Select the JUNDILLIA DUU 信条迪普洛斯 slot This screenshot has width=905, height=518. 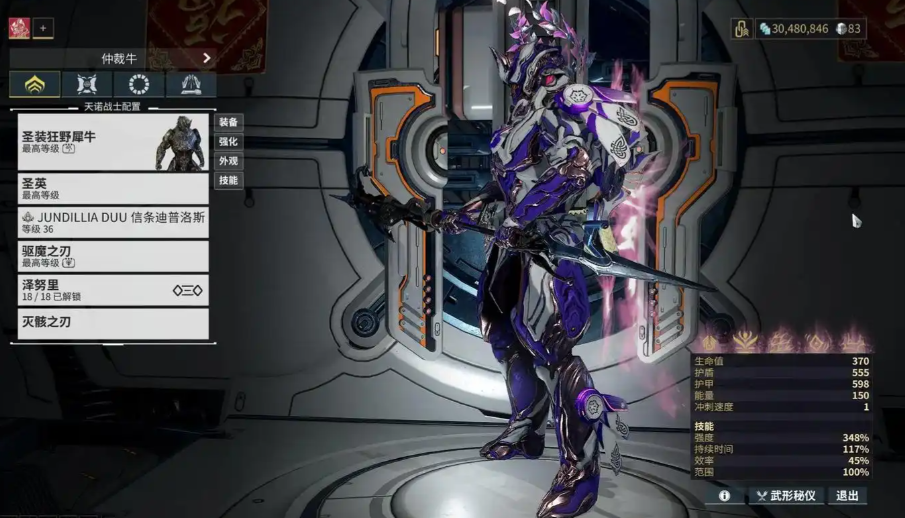coord(113,222)
